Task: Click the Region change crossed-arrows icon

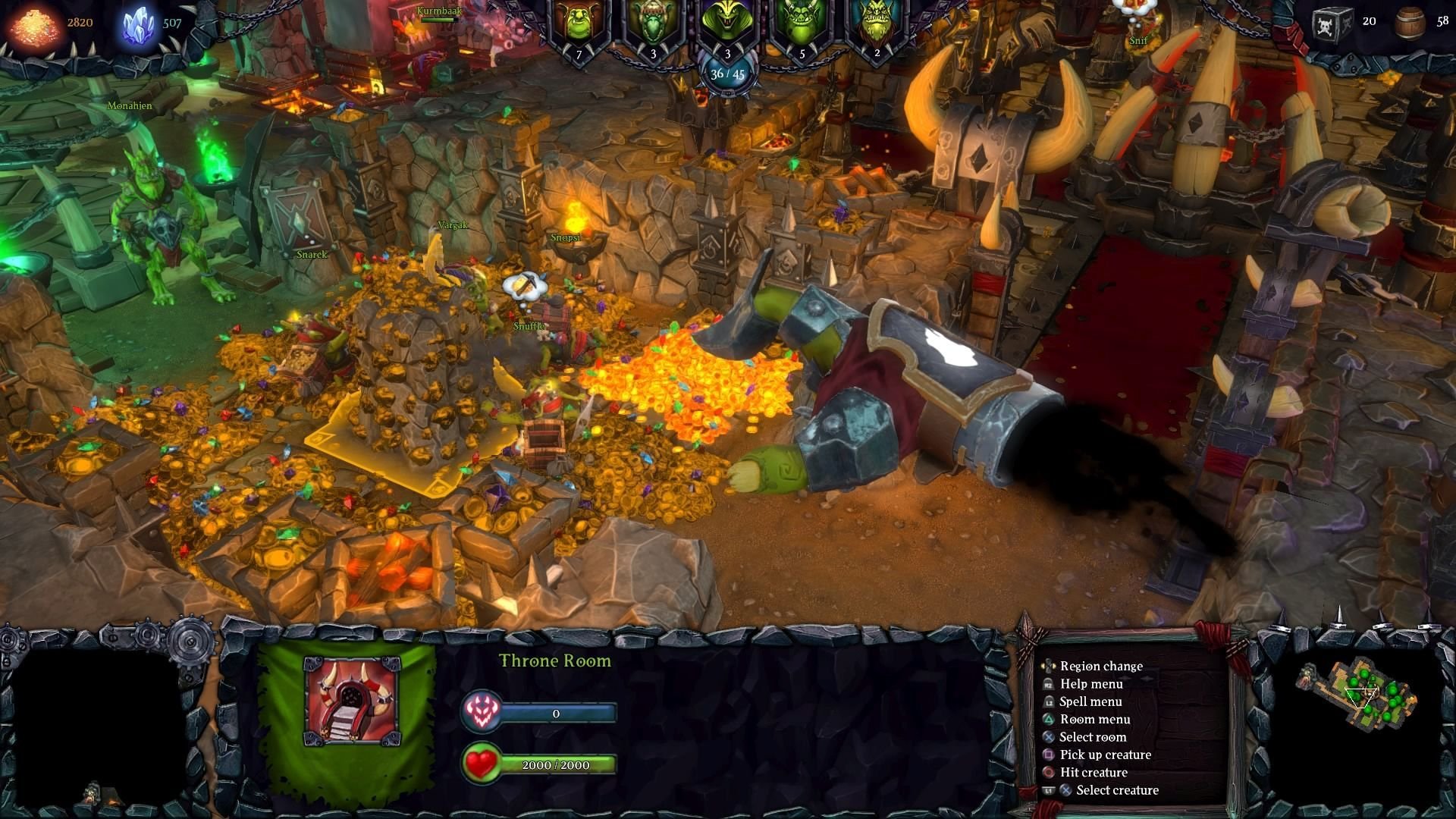Action: click(1049, 666)
